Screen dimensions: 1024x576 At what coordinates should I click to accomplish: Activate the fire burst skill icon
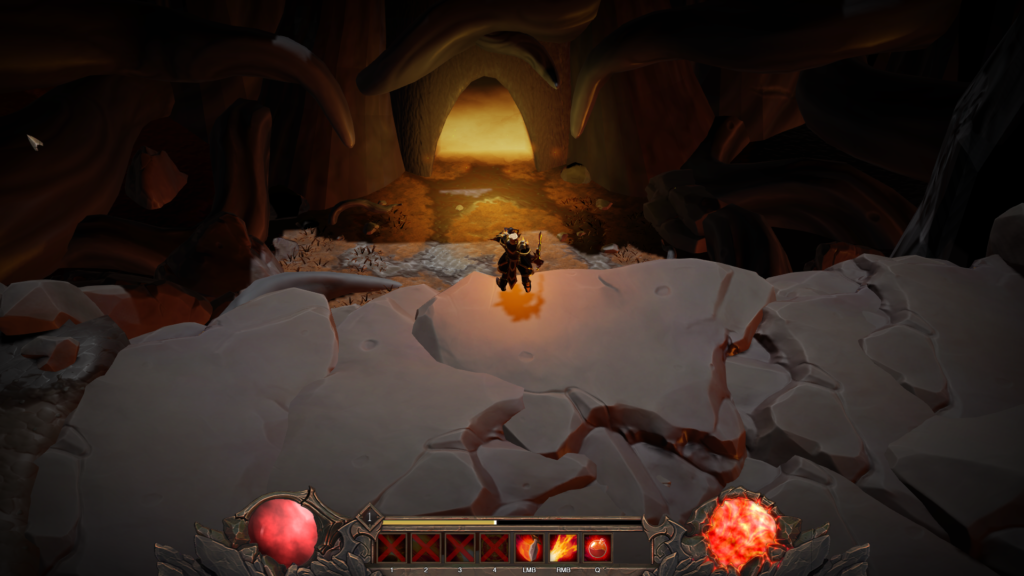coord(563,548)
